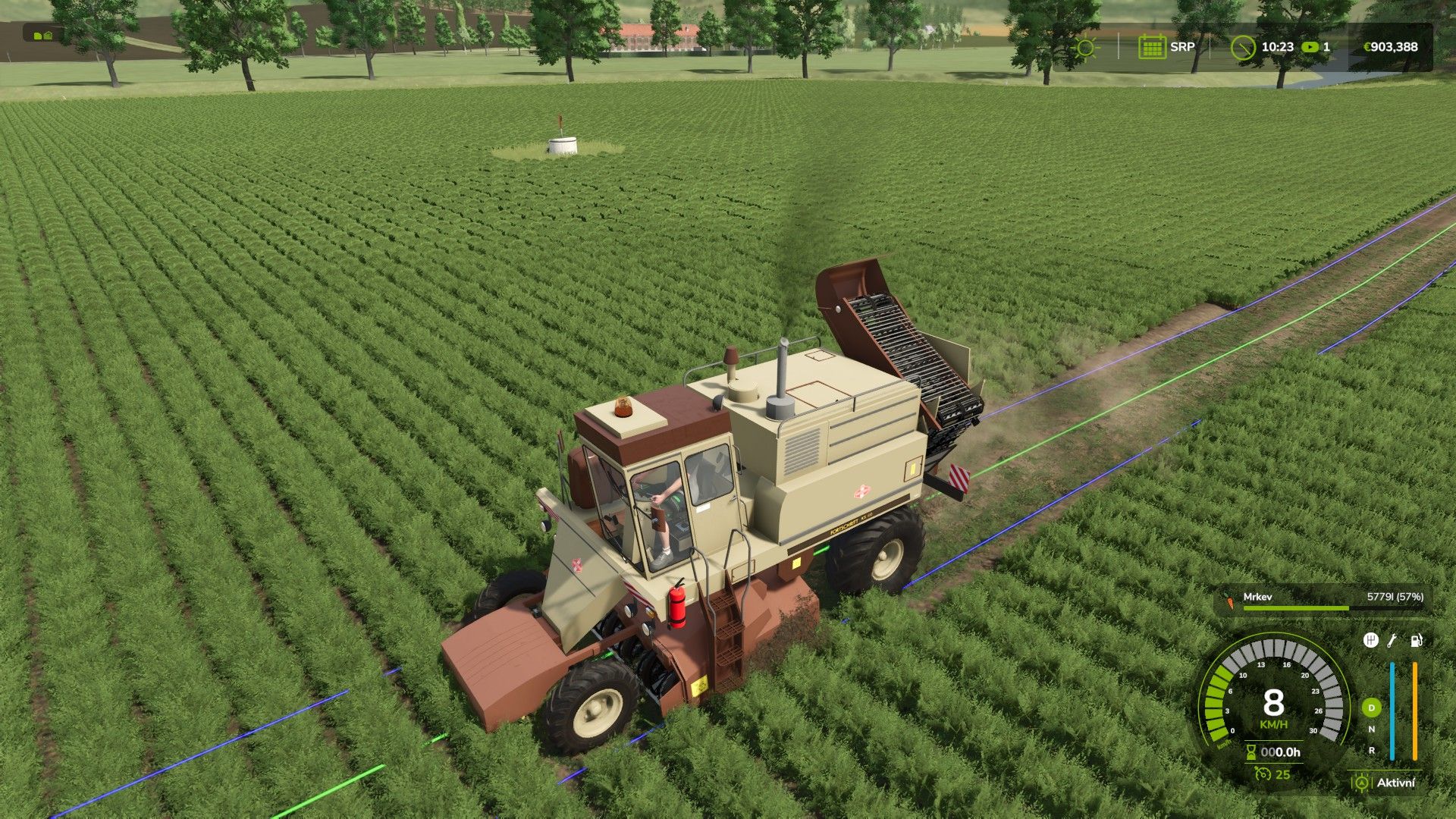This screenshot has height=819, width=1456.
Task: Click the cruise control speed icon
Action: coord(1263,774)
